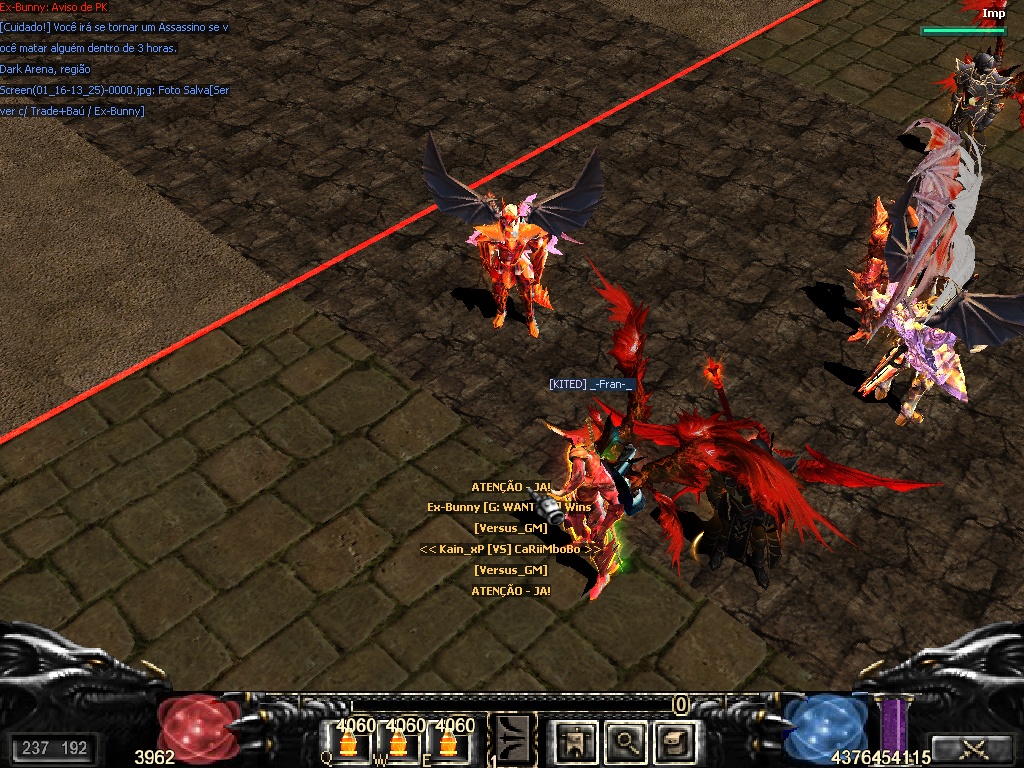Click the crossed swords button
Viewport: 1024px width, 768px height.
969,748
